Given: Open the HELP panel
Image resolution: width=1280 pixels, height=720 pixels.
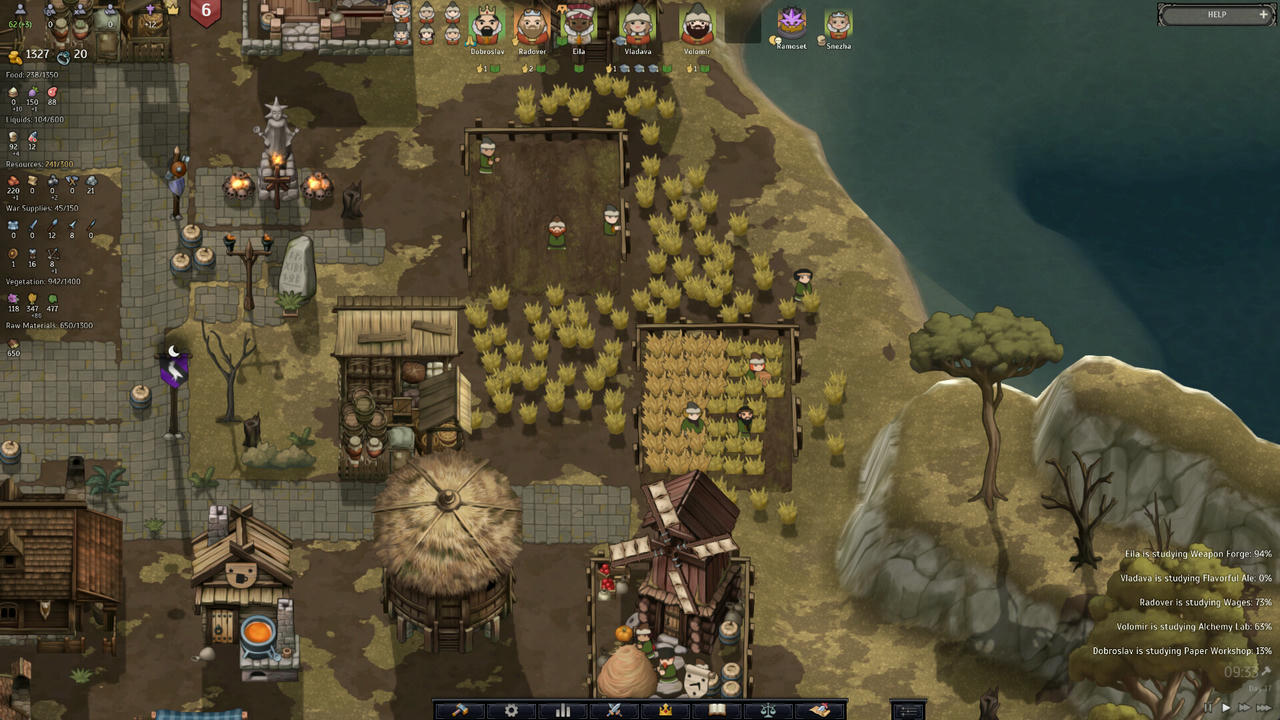Looking at the screenshot, I should click(x=1216, y=14).
